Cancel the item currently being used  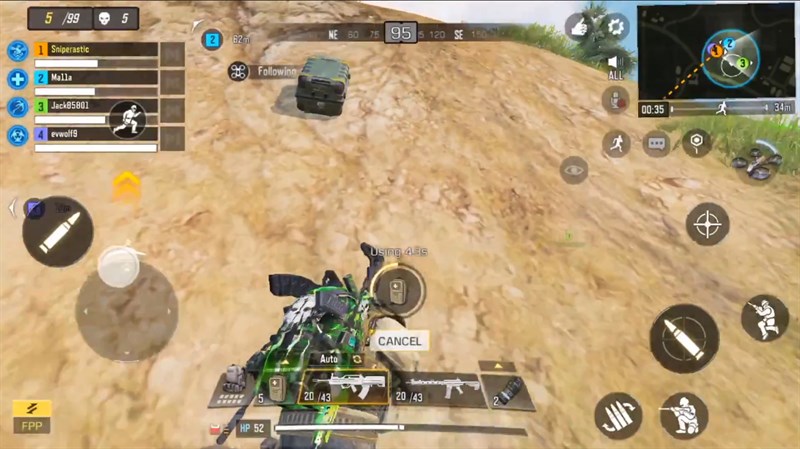[x=399, y=341]
